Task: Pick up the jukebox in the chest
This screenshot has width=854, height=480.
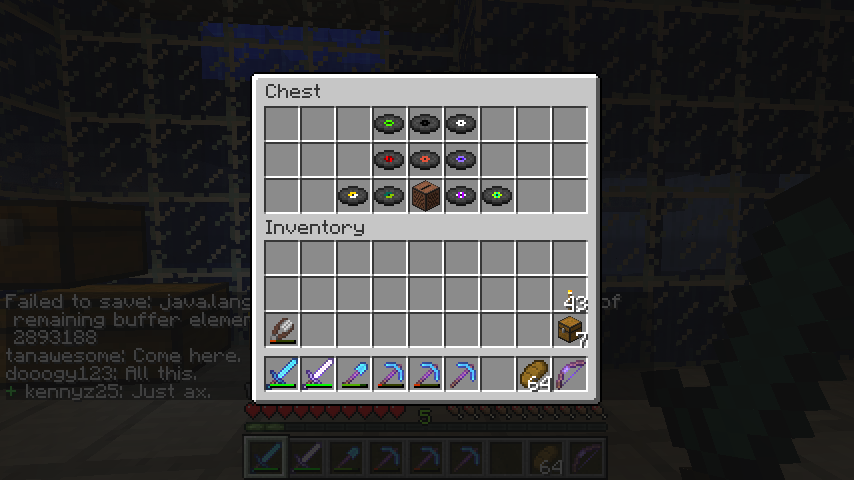Action: coord(426,195)
